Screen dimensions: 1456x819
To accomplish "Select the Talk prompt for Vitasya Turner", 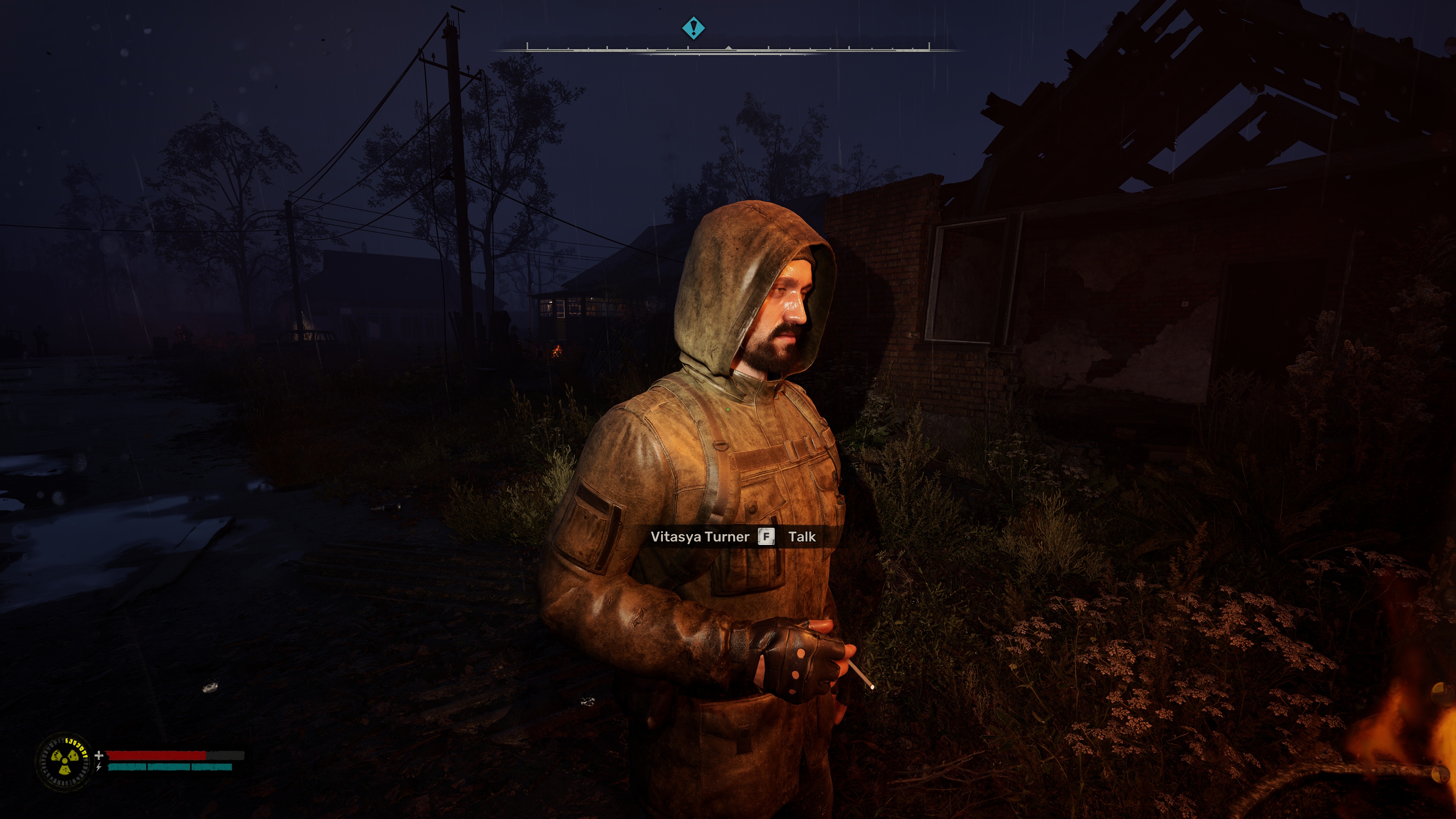I will click(801, 537).
